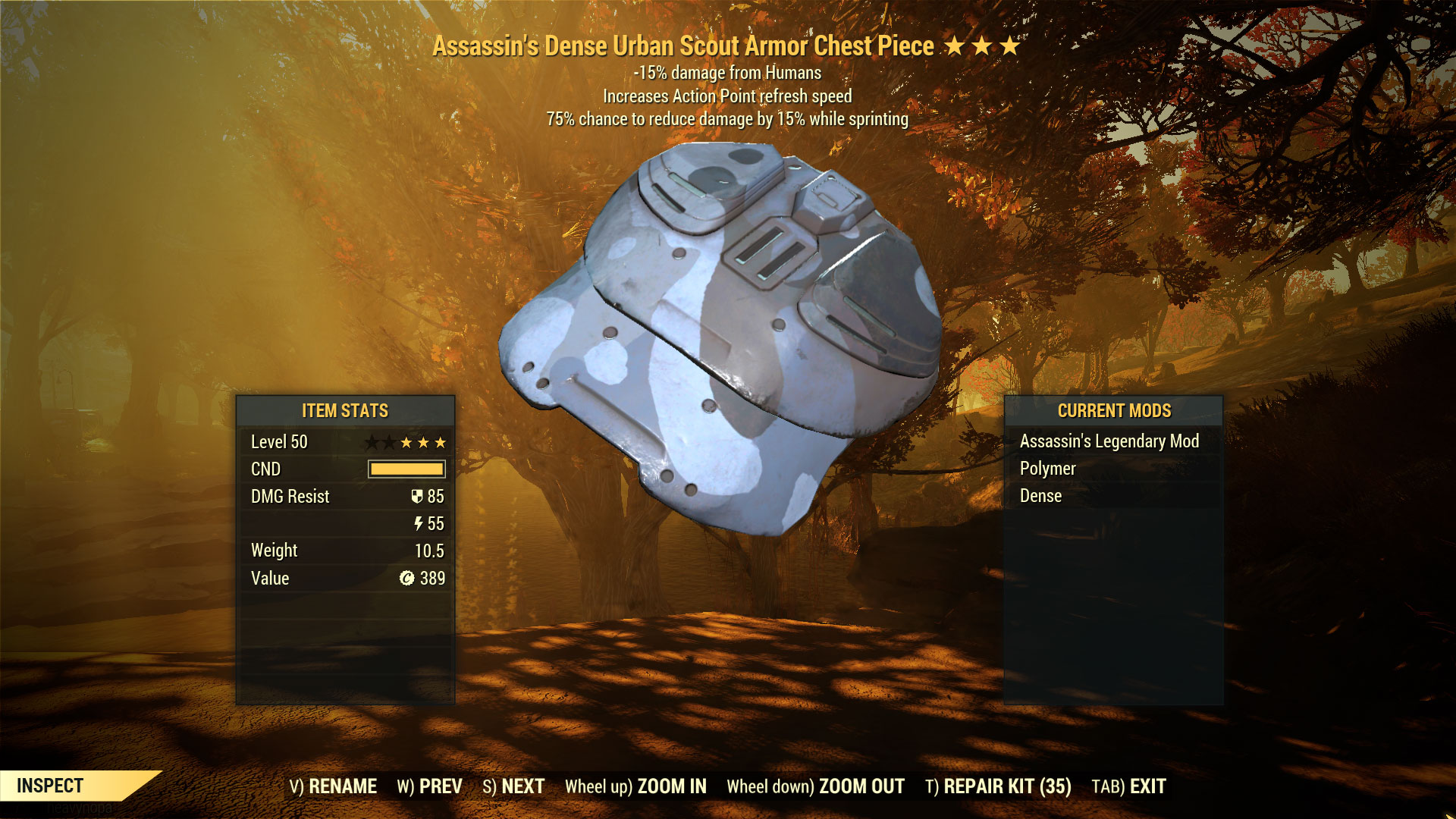Go to the PREV item
1456x819 pixels.
point(429,786)
